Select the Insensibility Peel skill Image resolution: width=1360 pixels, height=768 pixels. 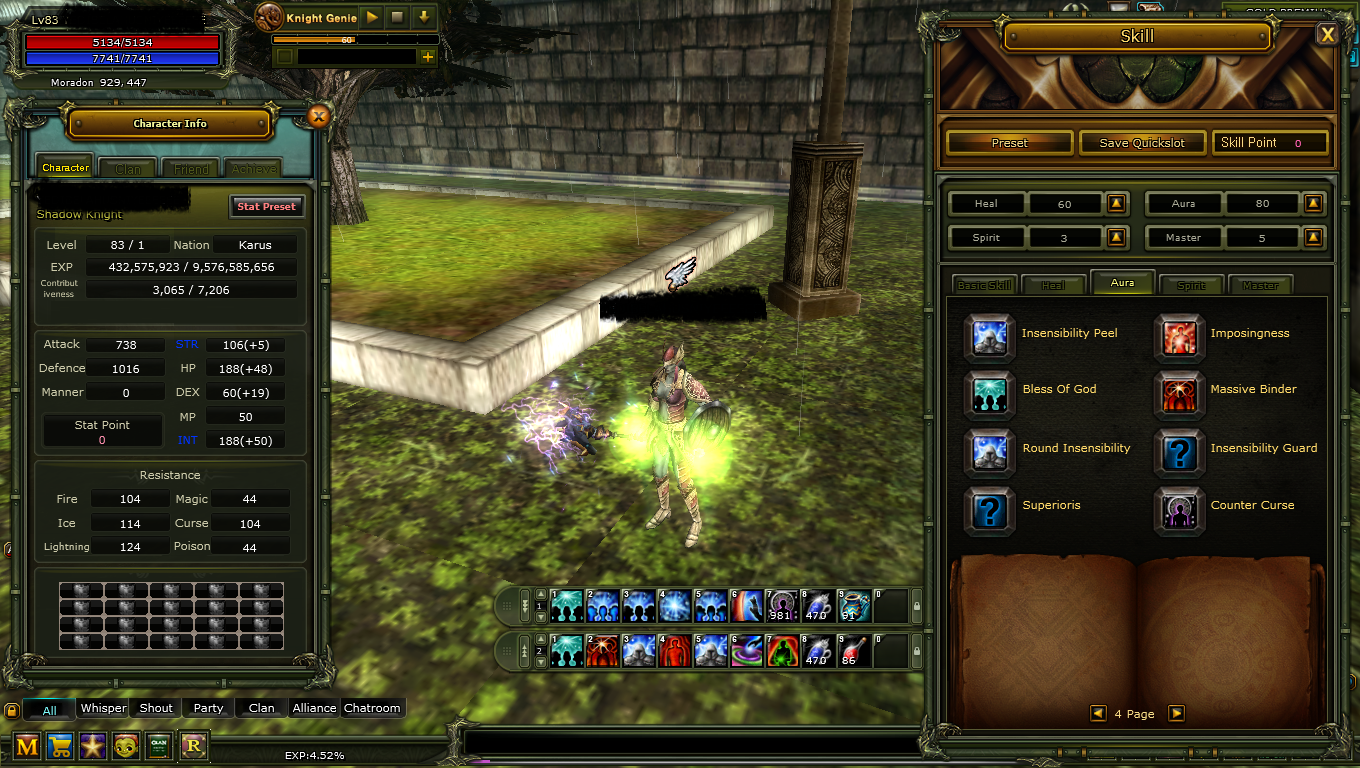click(x=989, y=338)
